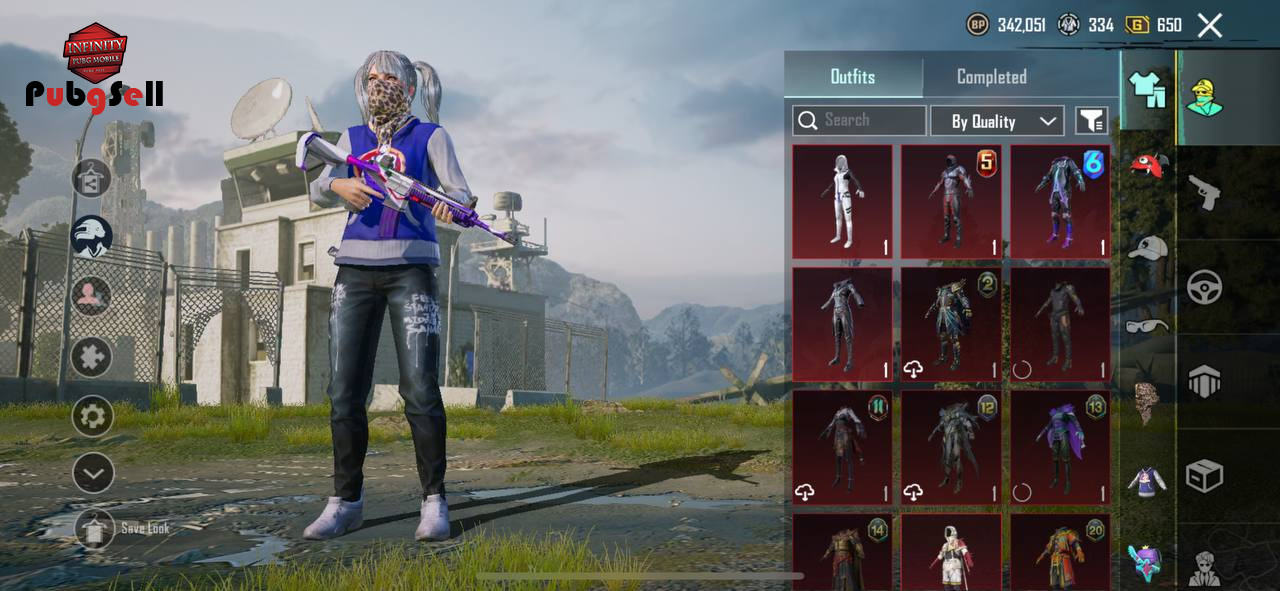Open the filter funnel button
This screenshot has height=591, width=1280.
[x=1091, y=121]
